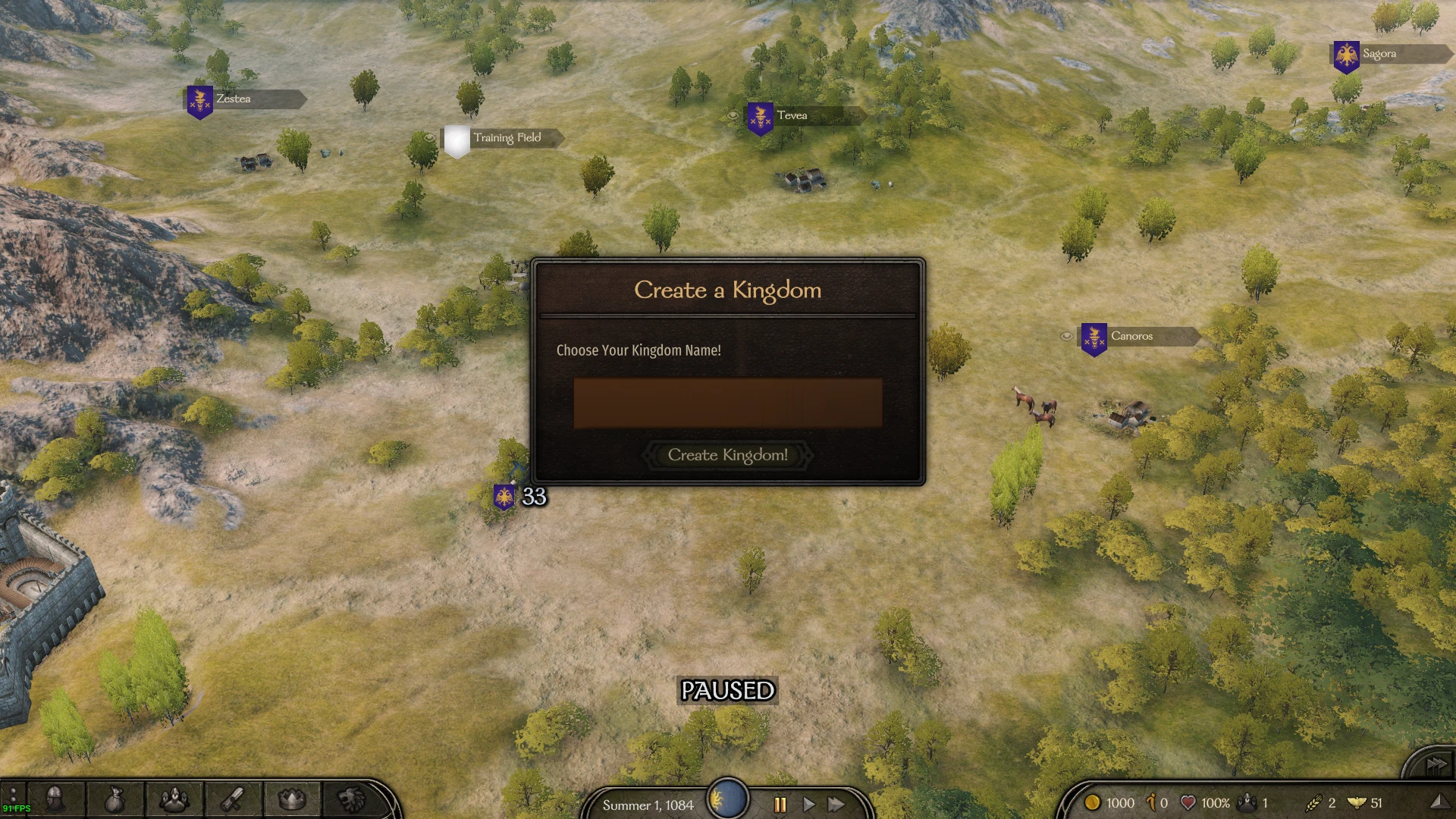This screenshot has width=1456, height=819.
Task: Click the fast-forward time control
Action: 836,806
